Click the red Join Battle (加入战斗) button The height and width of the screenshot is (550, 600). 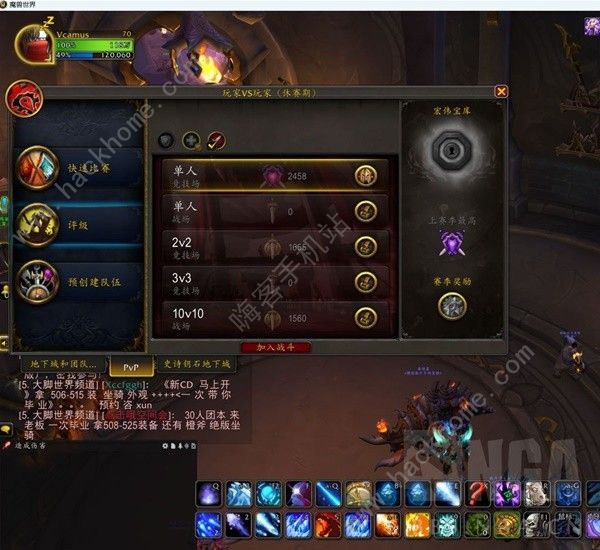click(x=276, y=346)
